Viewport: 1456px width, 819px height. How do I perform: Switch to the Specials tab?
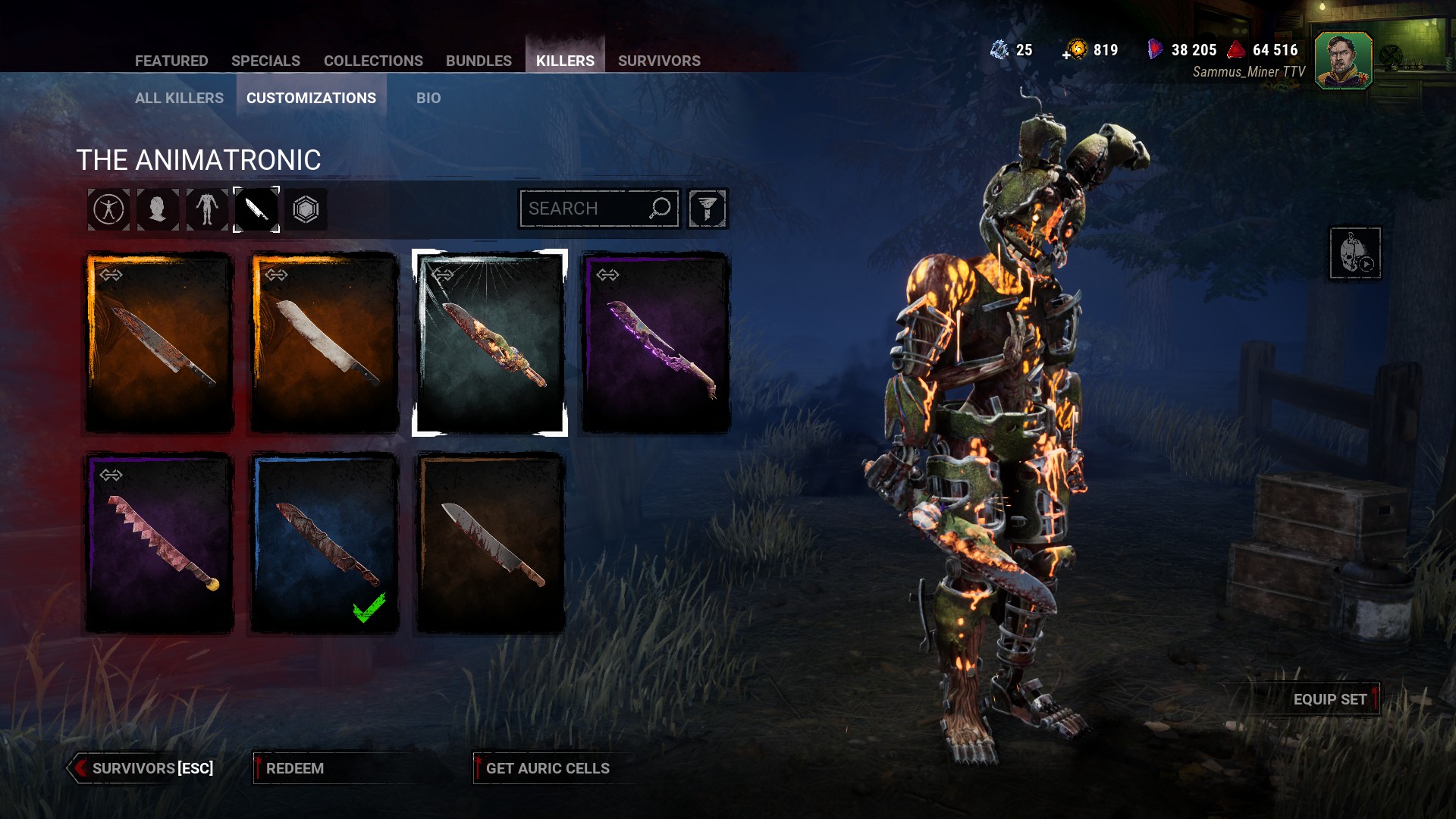pos(265,61)
